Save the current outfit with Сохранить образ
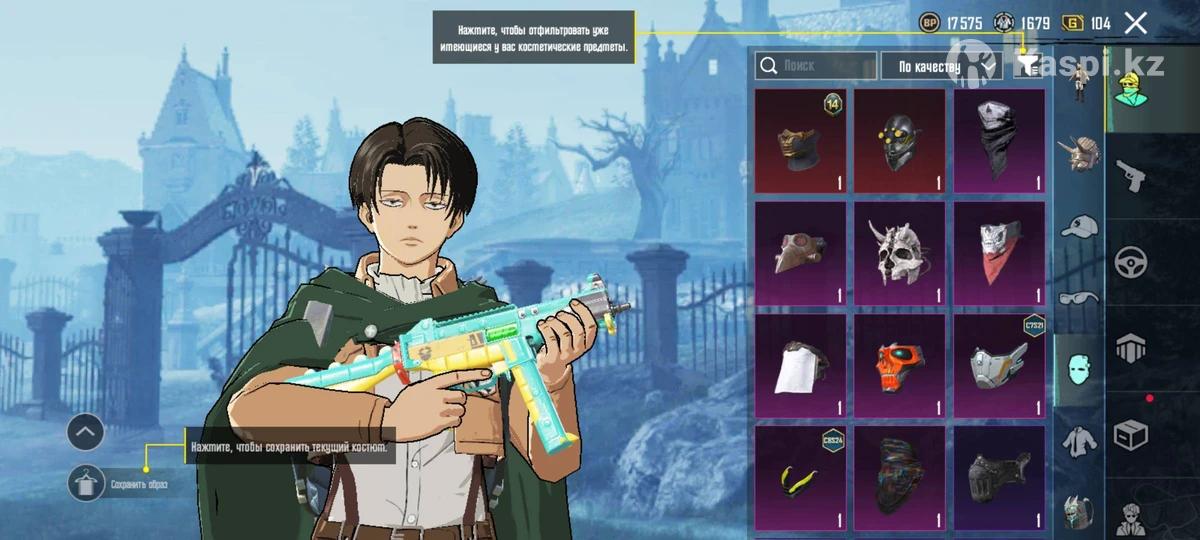This screenshot has height=540, width=1200. click(x=88, y=484)
